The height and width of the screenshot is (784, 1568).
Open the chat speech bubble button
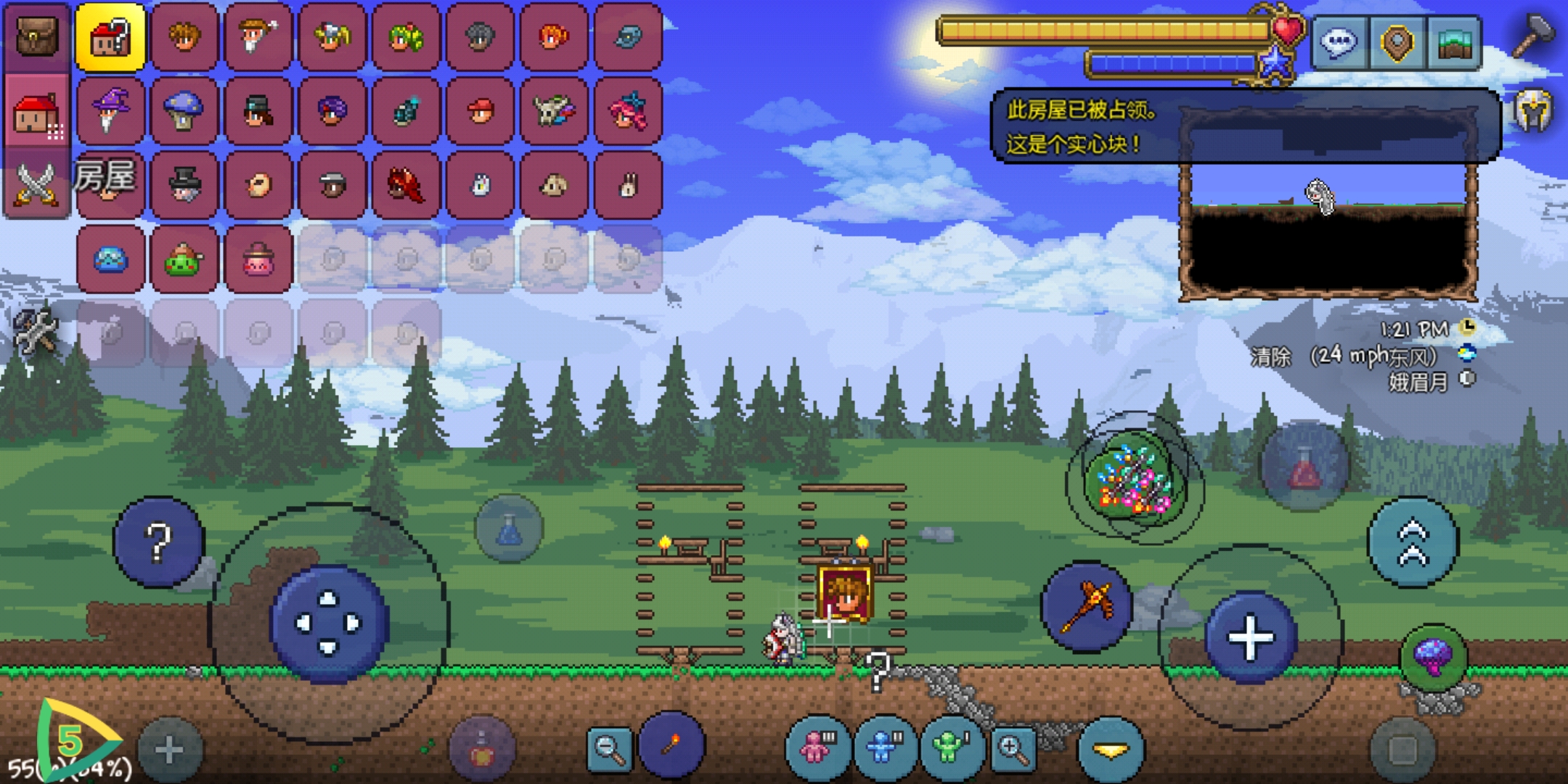(1339, 43)
